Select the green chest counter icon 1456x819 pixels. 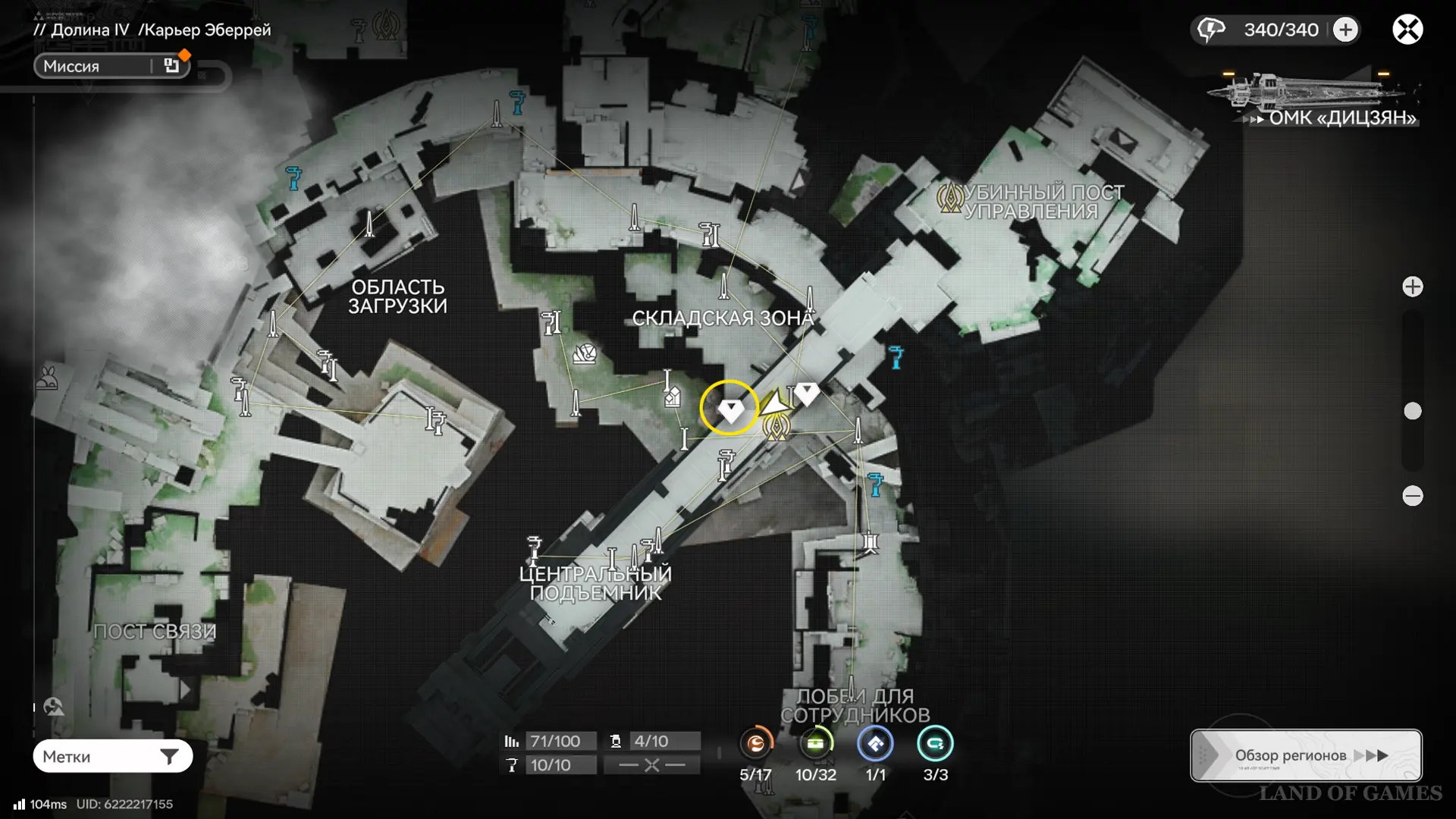(815, 744)
